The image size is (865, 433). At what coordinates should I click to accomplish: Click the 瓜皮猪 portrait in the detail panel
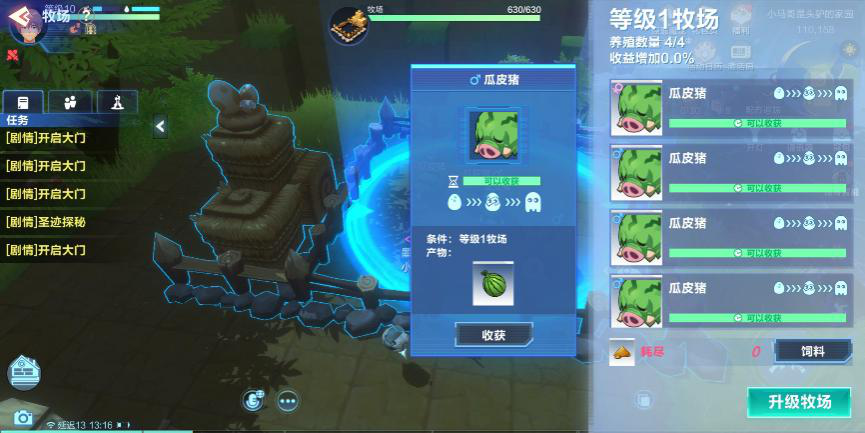[x=493, y=135]
